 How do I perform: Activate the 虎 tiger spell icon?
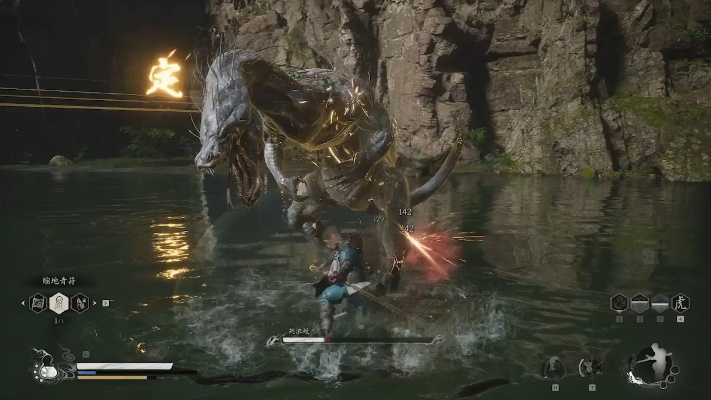tap(680, 303)
